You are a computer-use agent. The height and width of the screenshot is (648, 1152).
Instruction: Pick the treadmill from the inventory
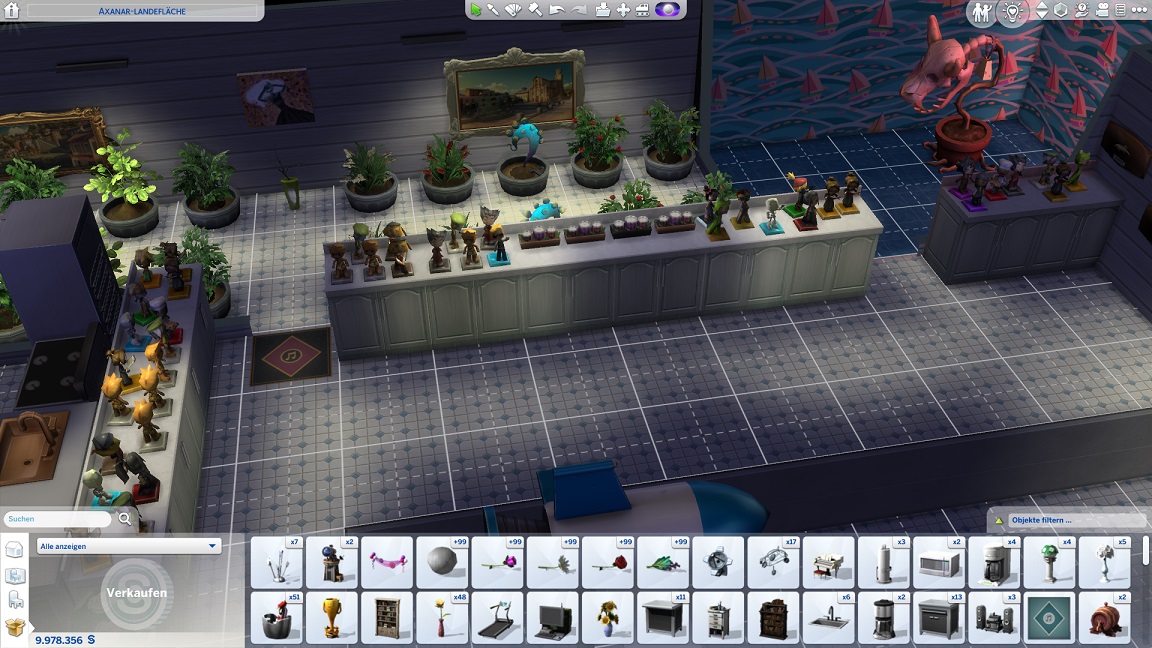point(498,618)
